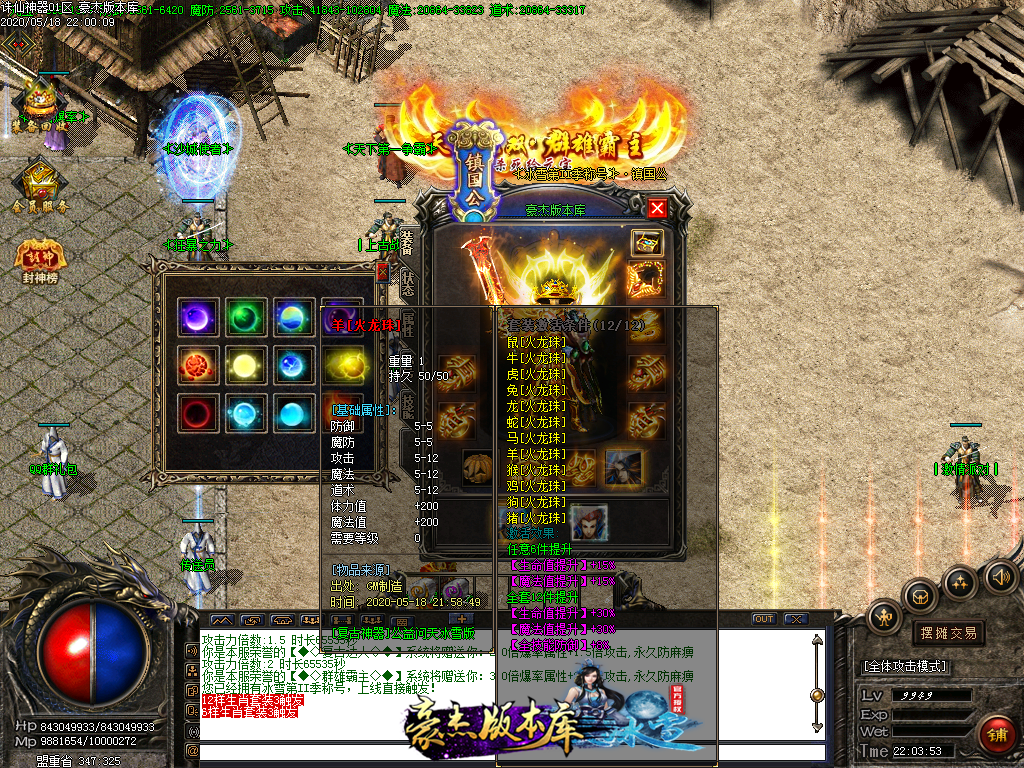This screenshot has height=768, width=1024.
Task: Toggle the sound speaker button
Action: [999, 576]
